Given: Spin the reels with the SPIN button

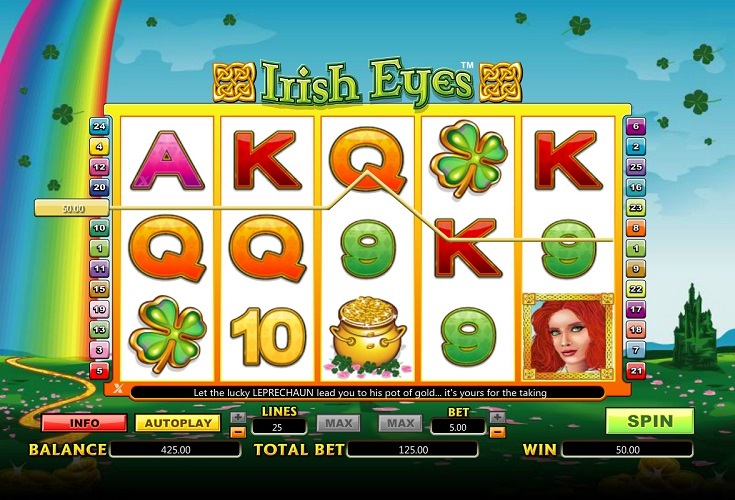Looking at the screenshot, I should click(x=649, y=421).
